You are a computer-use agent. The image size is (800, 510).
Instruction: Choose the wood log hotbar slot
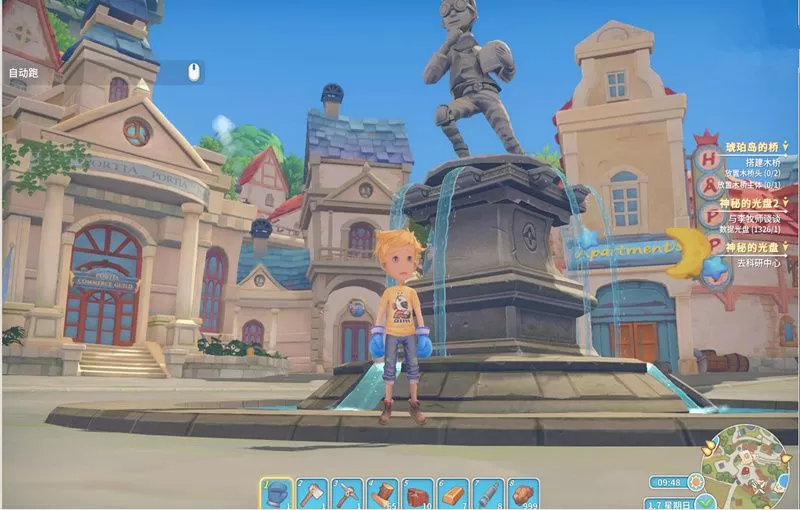pos(383,493)
